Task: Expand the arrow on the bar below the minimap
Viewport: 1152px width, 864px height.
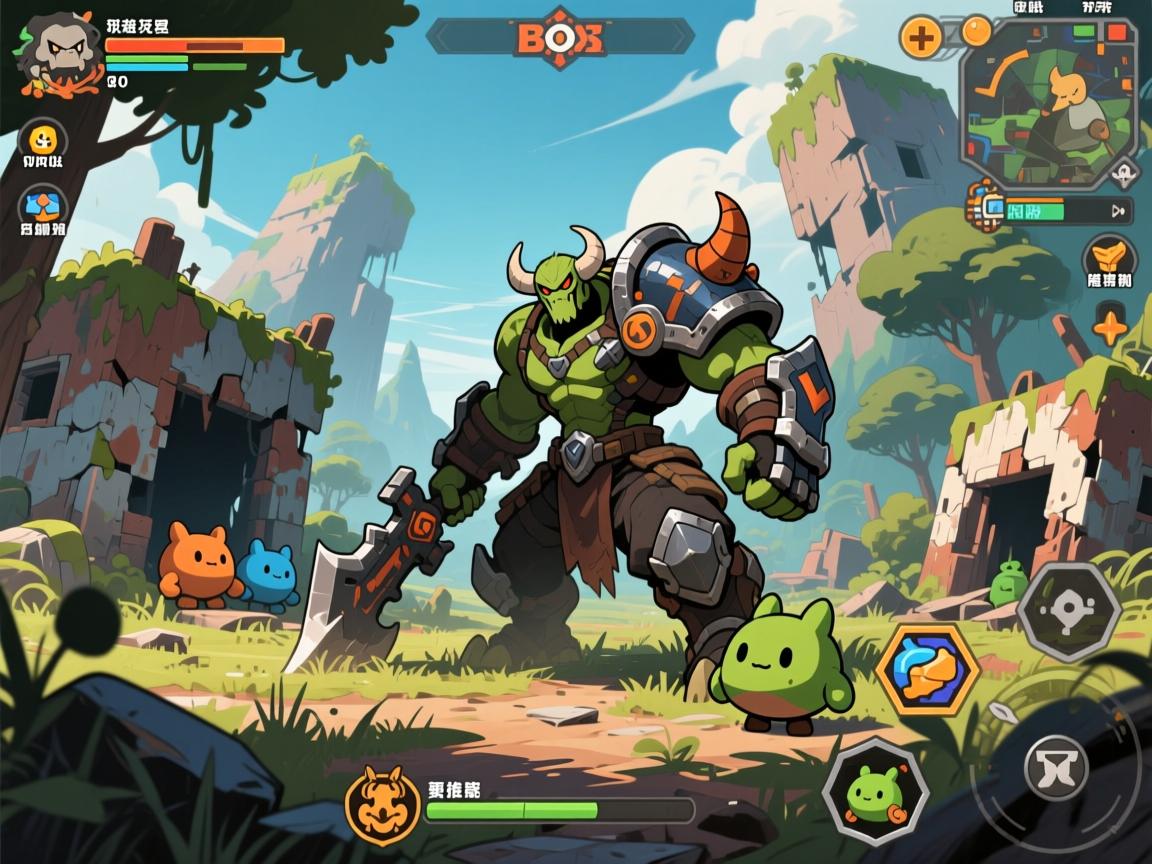Action: (1117, 210)
